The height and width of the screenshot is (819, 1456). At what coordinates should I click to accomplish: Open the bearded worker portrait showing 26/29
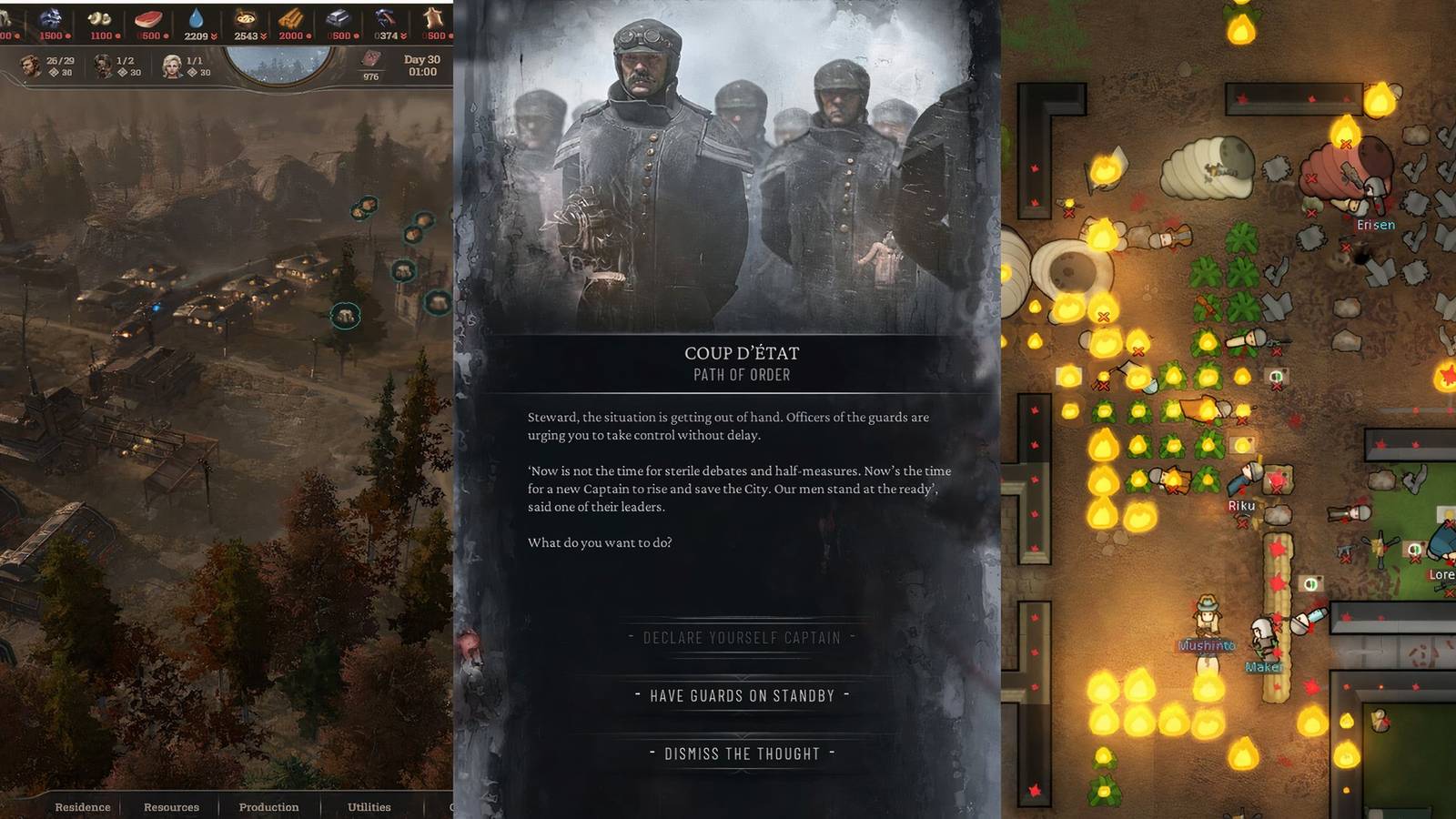pyautogui.click(x=31, y=66)
